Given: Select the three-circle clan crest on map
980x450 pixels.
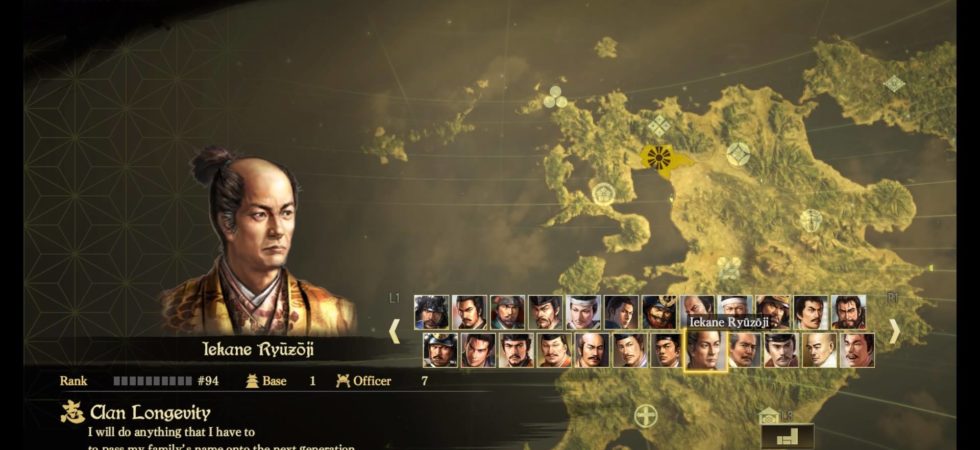Looking at the screenshot, I should tap(554, 97).
